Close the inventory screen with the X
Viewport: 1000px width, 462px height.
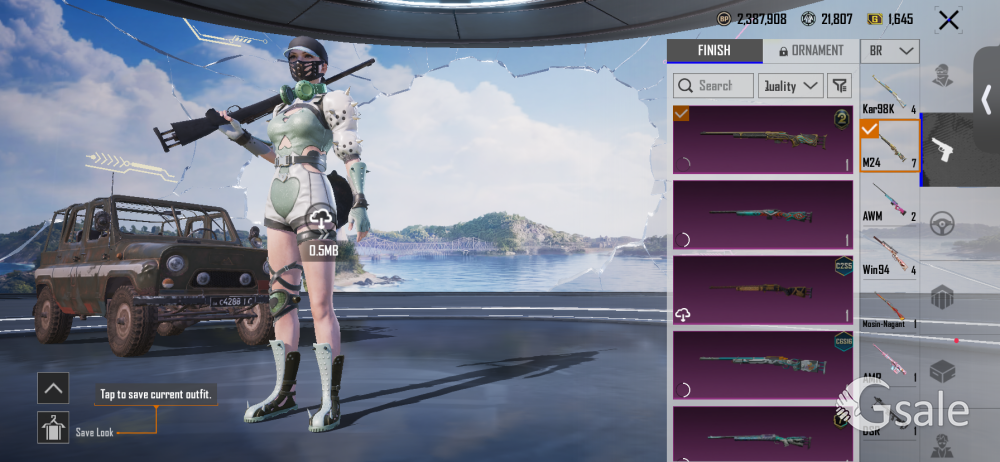(948, 19)
